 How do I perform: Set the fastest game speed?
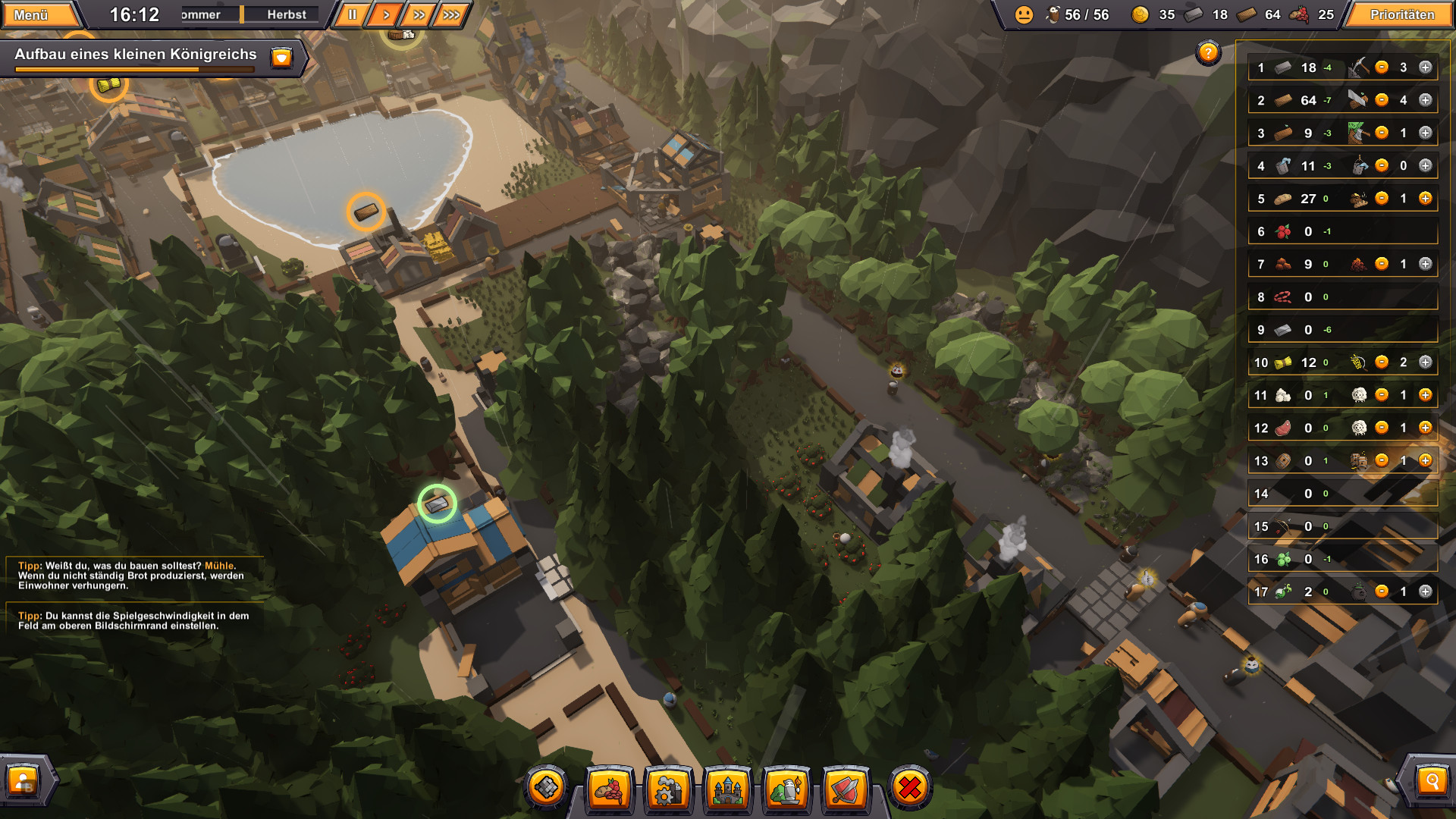tap(453, 13)
